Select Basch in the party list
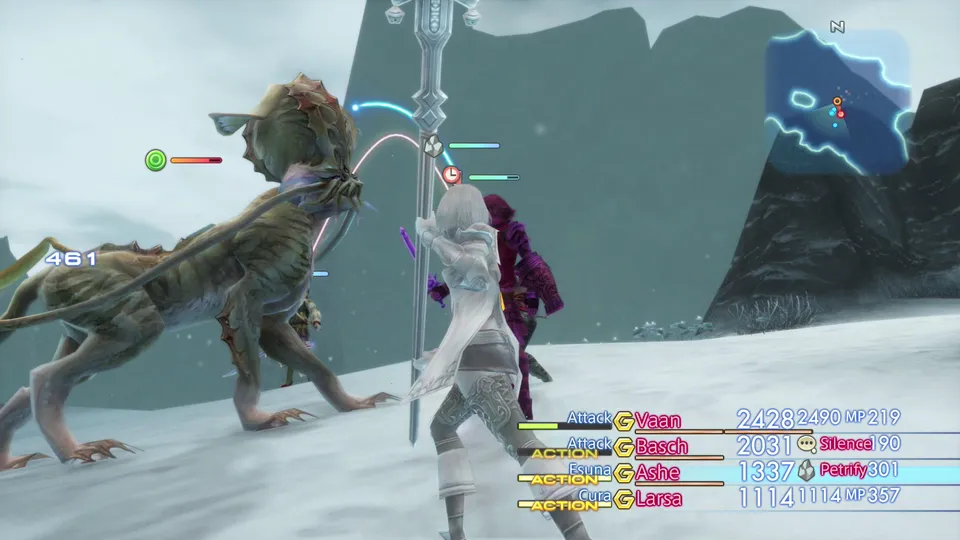960x540 pixels. 662,446
